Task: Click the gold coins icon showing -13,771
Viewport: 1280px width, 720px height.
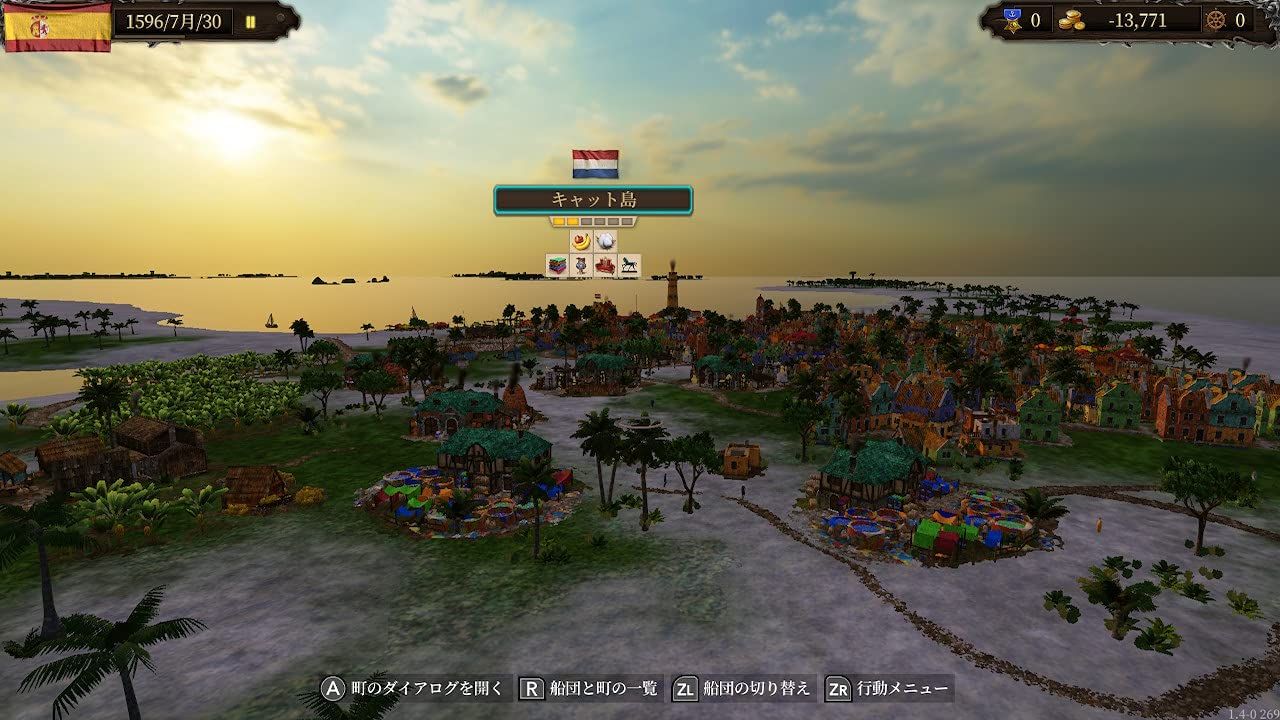Action: click(x=1073, y=22)
